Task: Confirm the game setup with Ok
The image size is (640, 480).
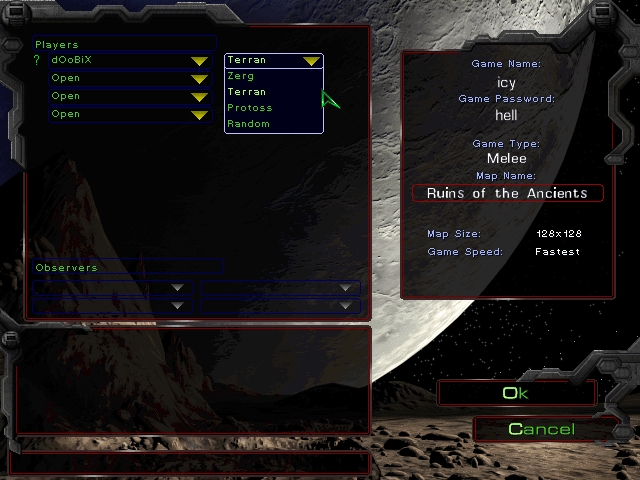Action: coord(516,393)
